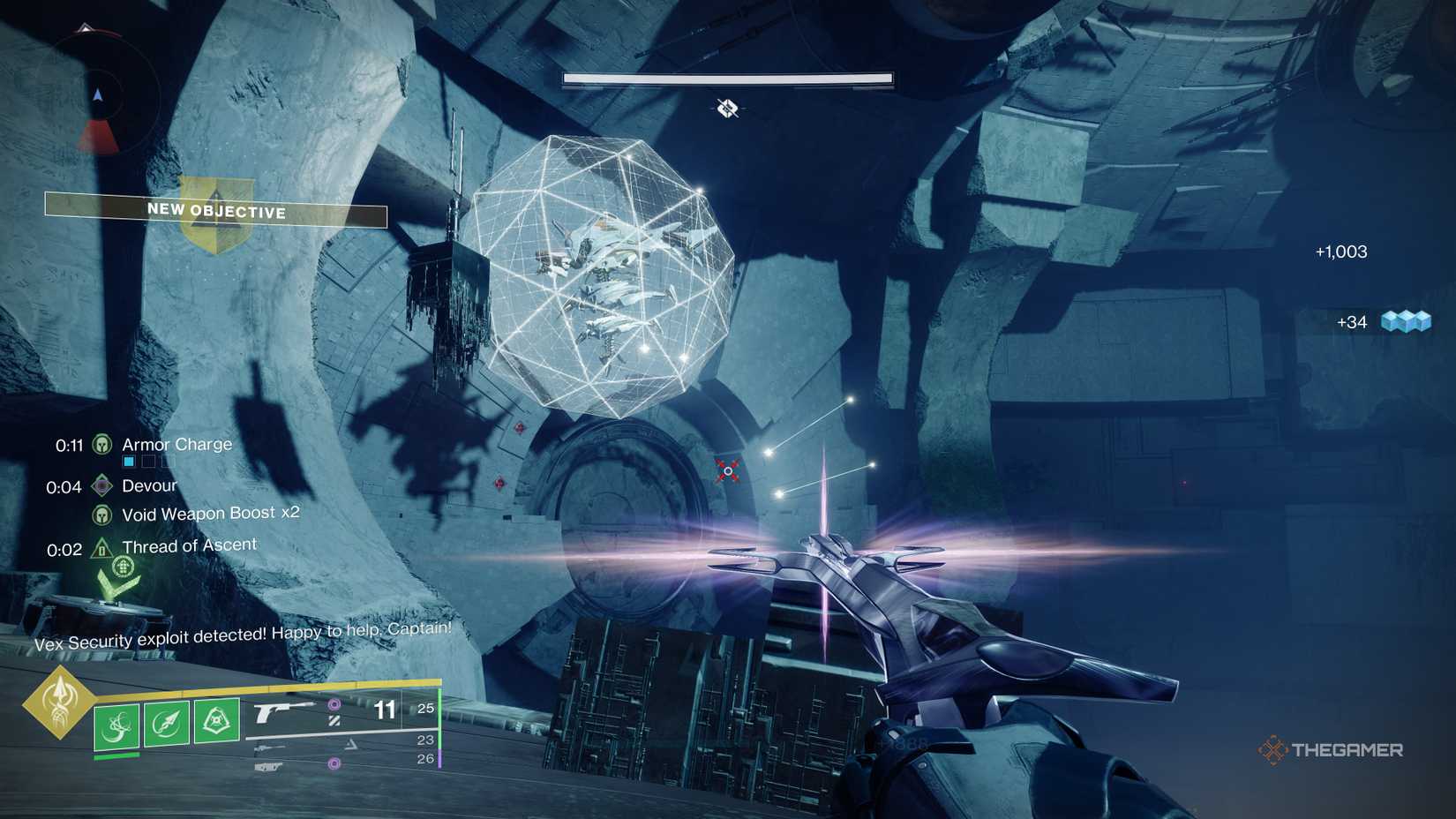Viewport: 1456px width, 819px height.
Task: Select the Armor Charge buff icon
Action: pyautogui.click(x=102, y=445)
